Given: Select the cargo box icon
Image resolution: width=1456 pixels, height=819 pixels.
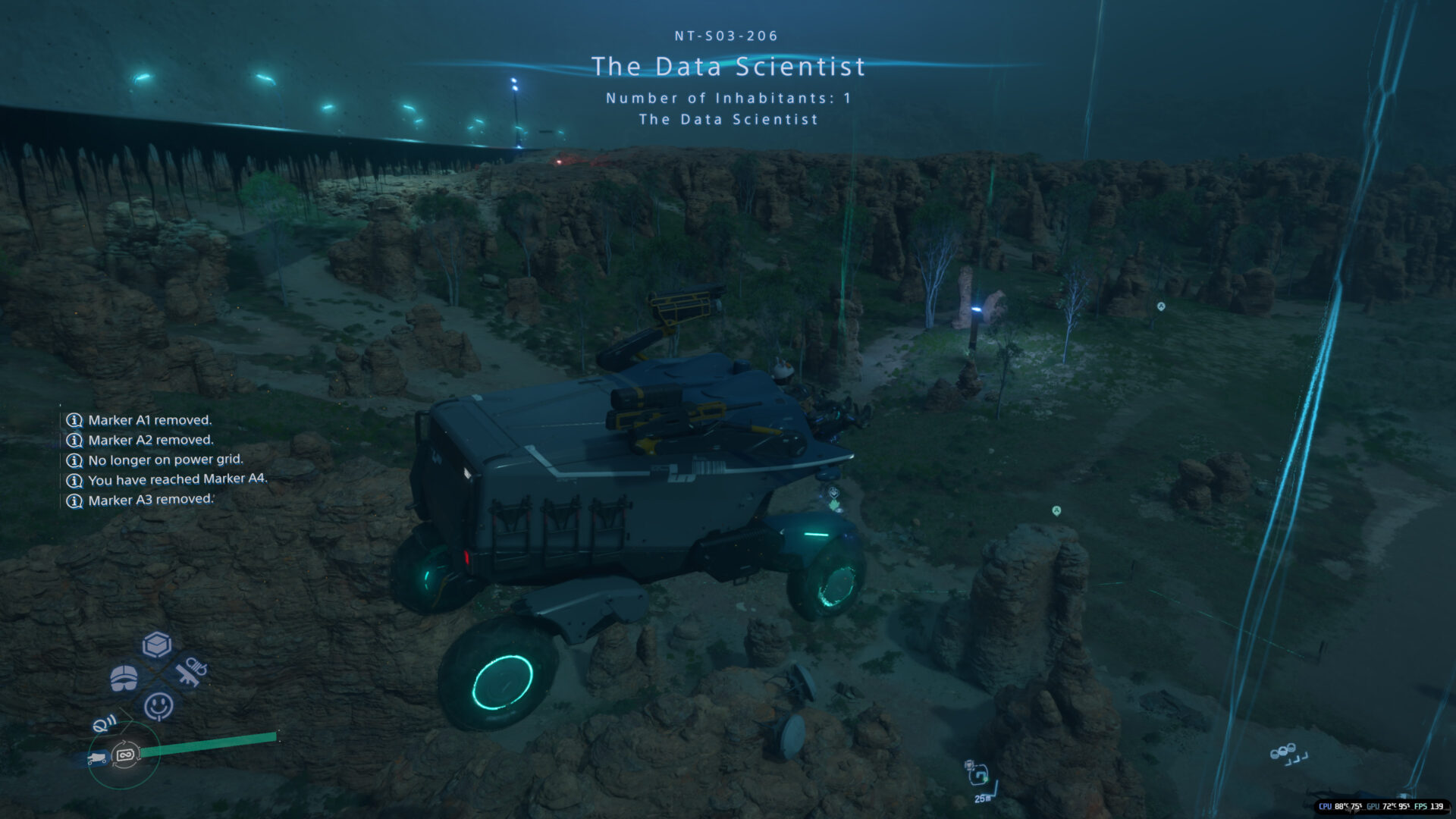Looking at the screenshot, I should pyautogui.click(x=157, y=645).
